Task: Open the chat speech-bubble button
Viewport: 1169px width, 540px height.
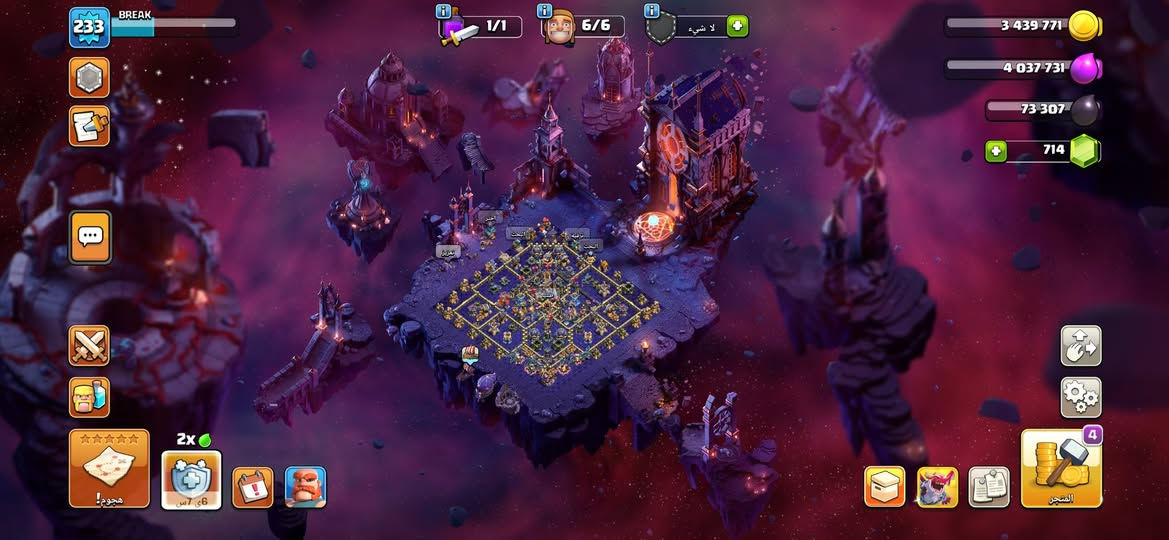Action: [x=89, y=237]
